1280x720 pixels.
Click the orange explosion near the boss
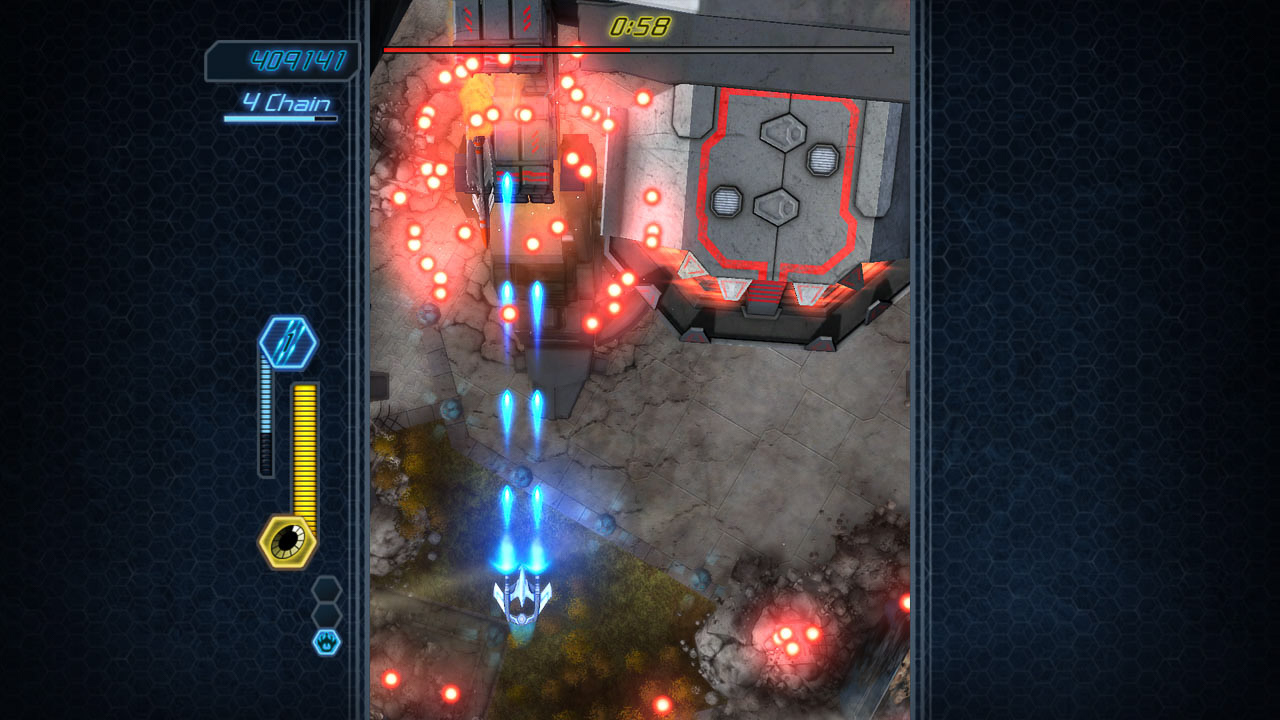click(478, 103)
